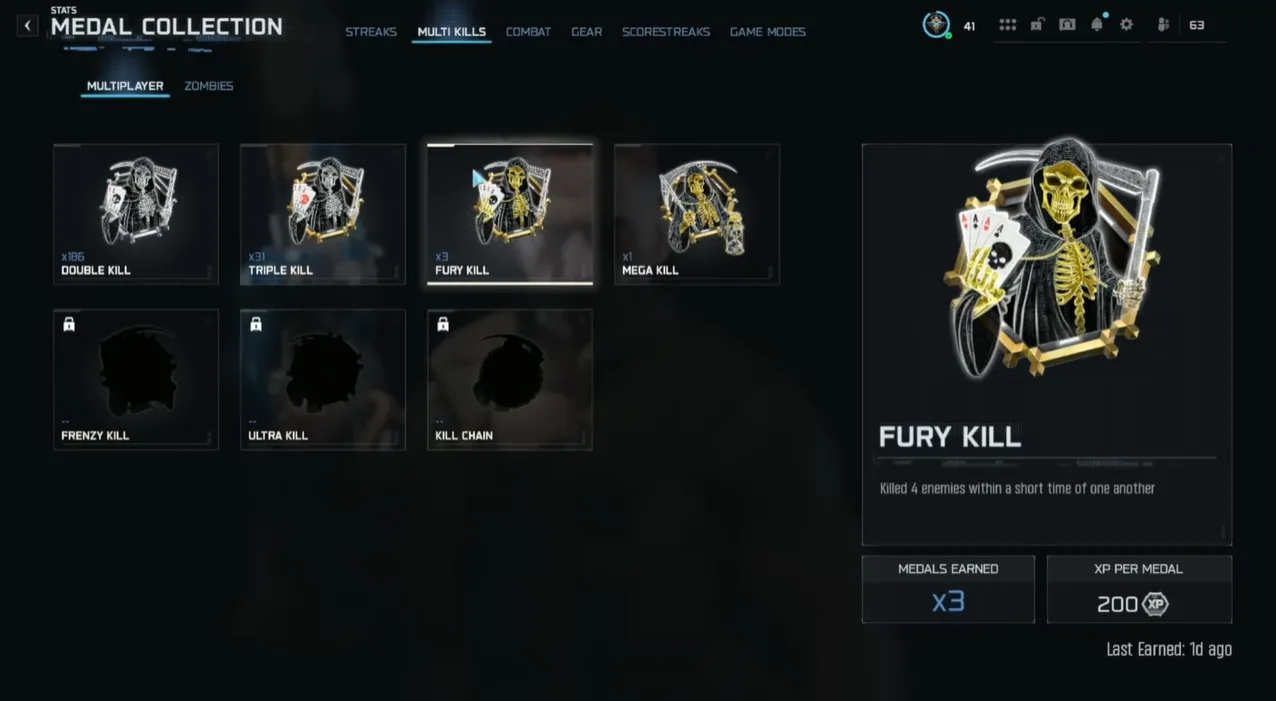Viewport: 1276px width, 701px height.
Task: Choose the Triple Kill medal tile
Action: 323,214
